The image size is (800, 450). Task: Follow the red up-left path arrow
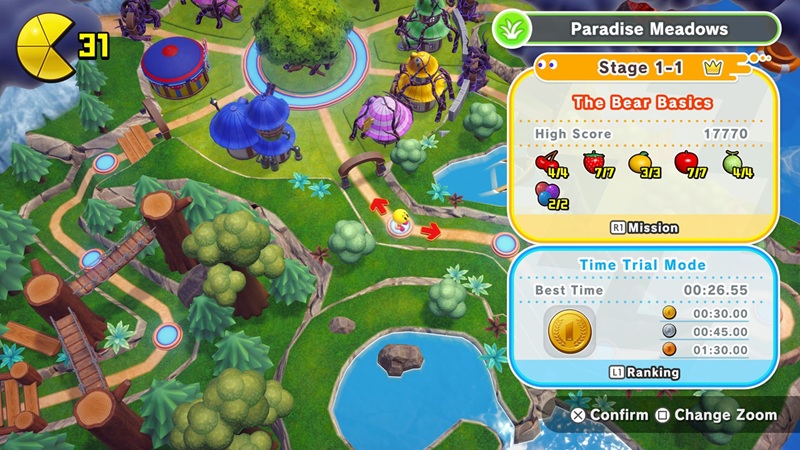pos(379,206)
